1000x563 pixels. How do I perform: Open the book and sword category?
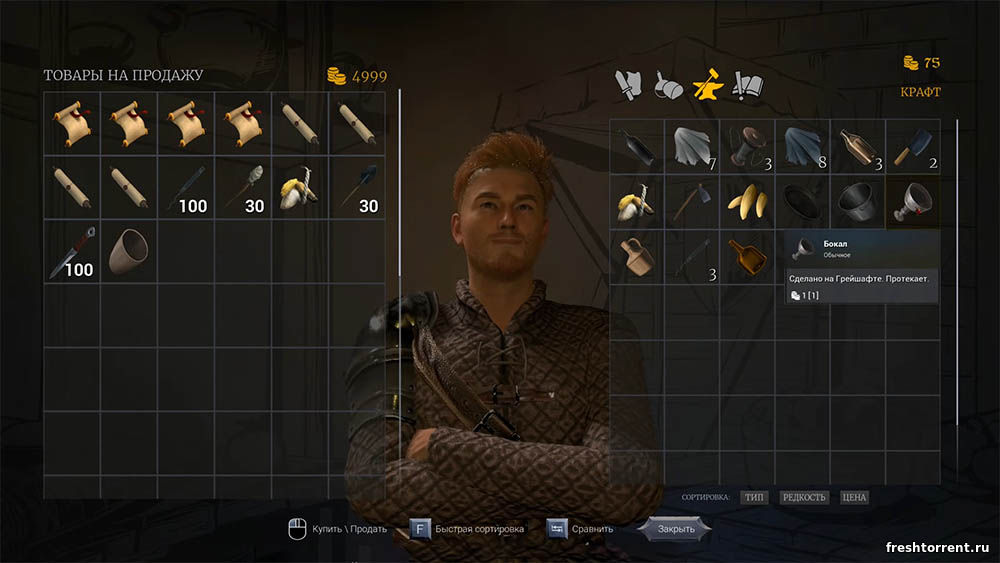tap(746, 86)
